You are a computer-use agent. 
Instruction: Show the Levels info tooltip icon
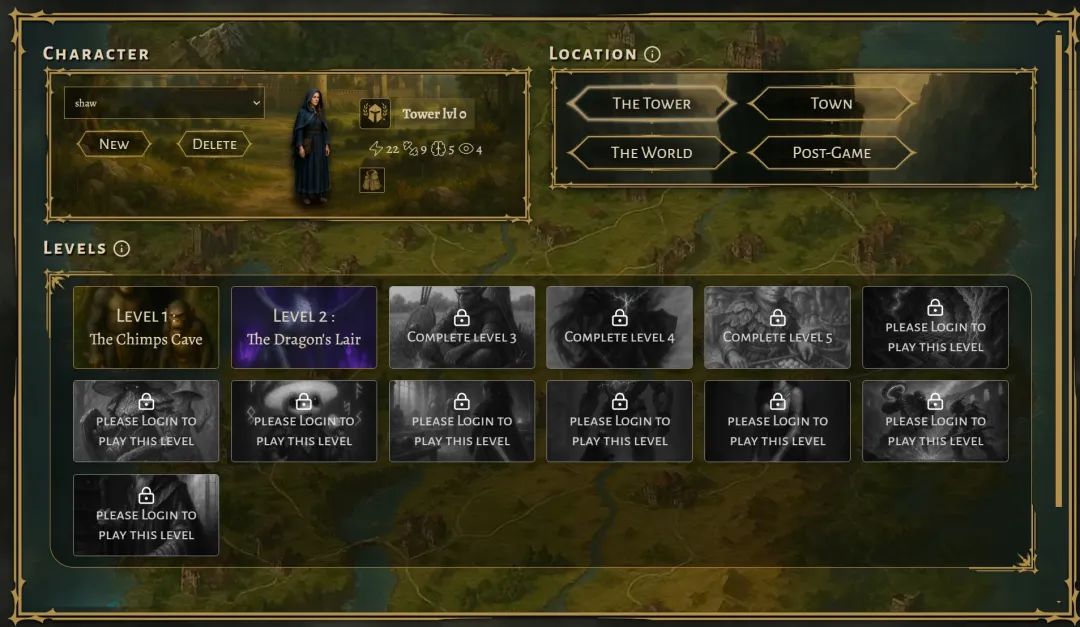122,248
